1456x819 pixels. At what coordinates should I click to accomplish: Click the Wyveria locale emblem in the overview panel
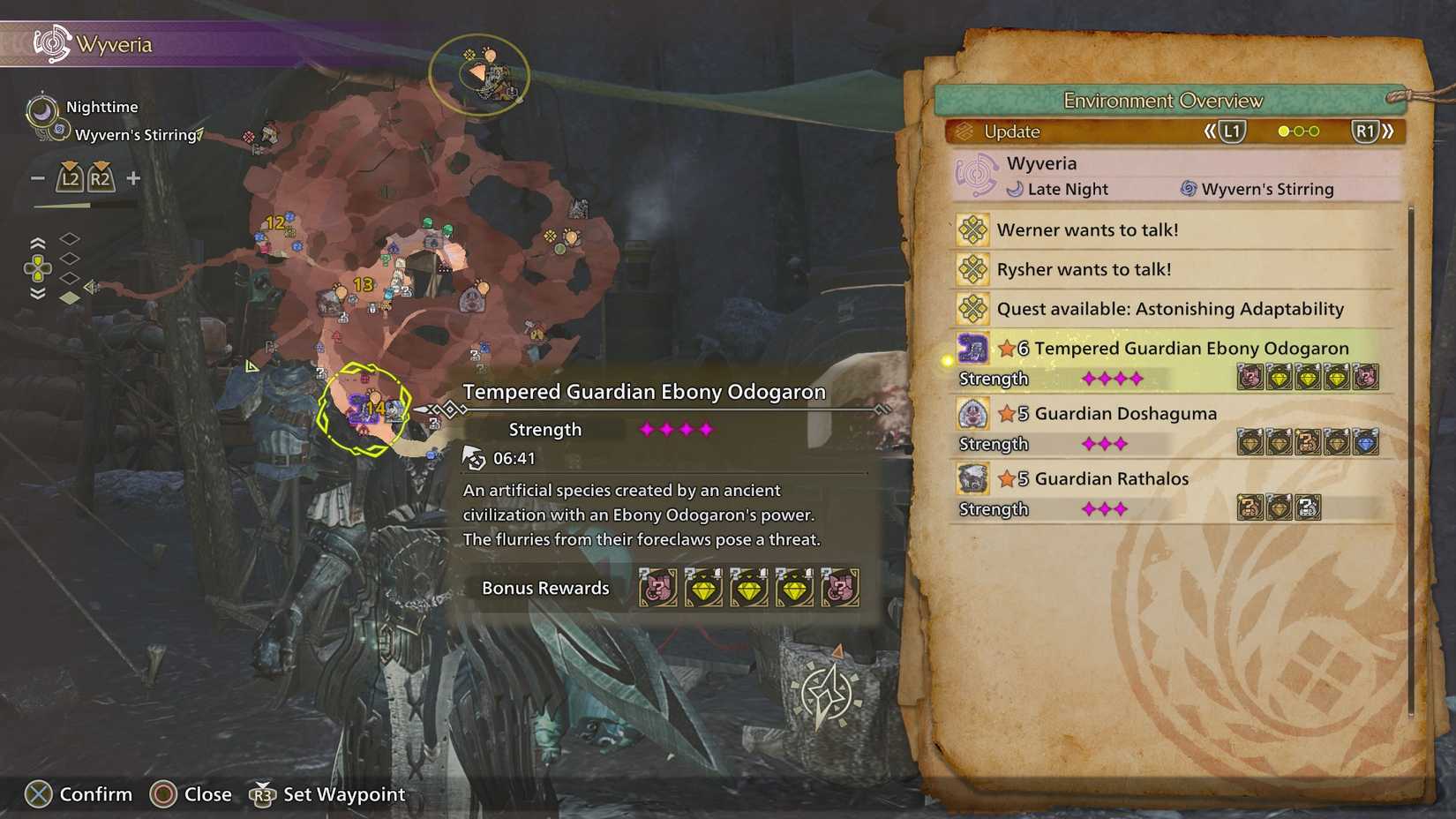tap(978, 174)
